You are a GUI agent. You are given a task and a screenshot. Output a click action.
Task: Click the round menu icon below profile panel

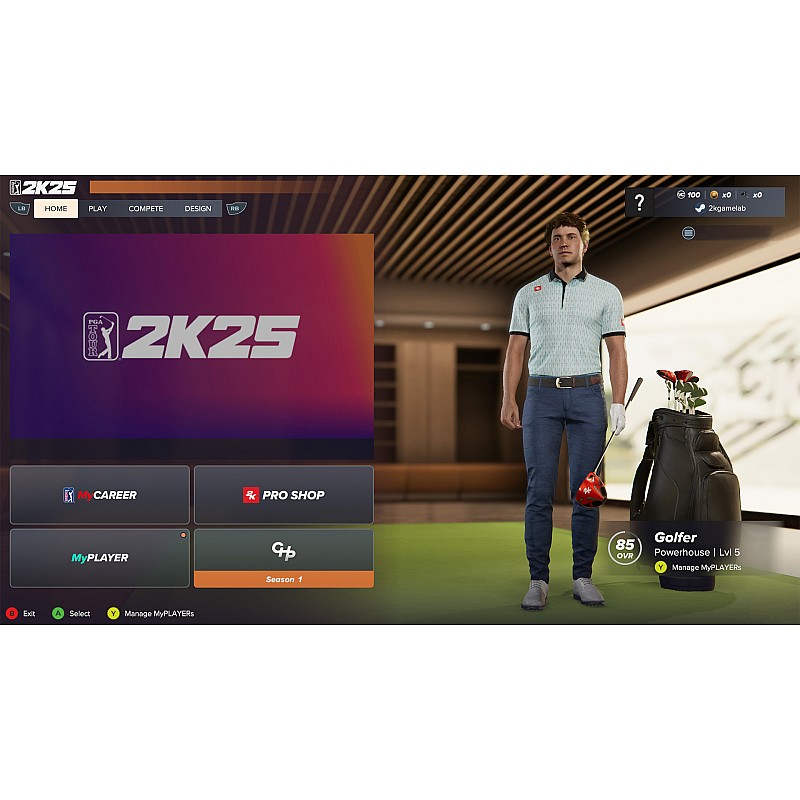pyautogui.click(x=689, y=232)
